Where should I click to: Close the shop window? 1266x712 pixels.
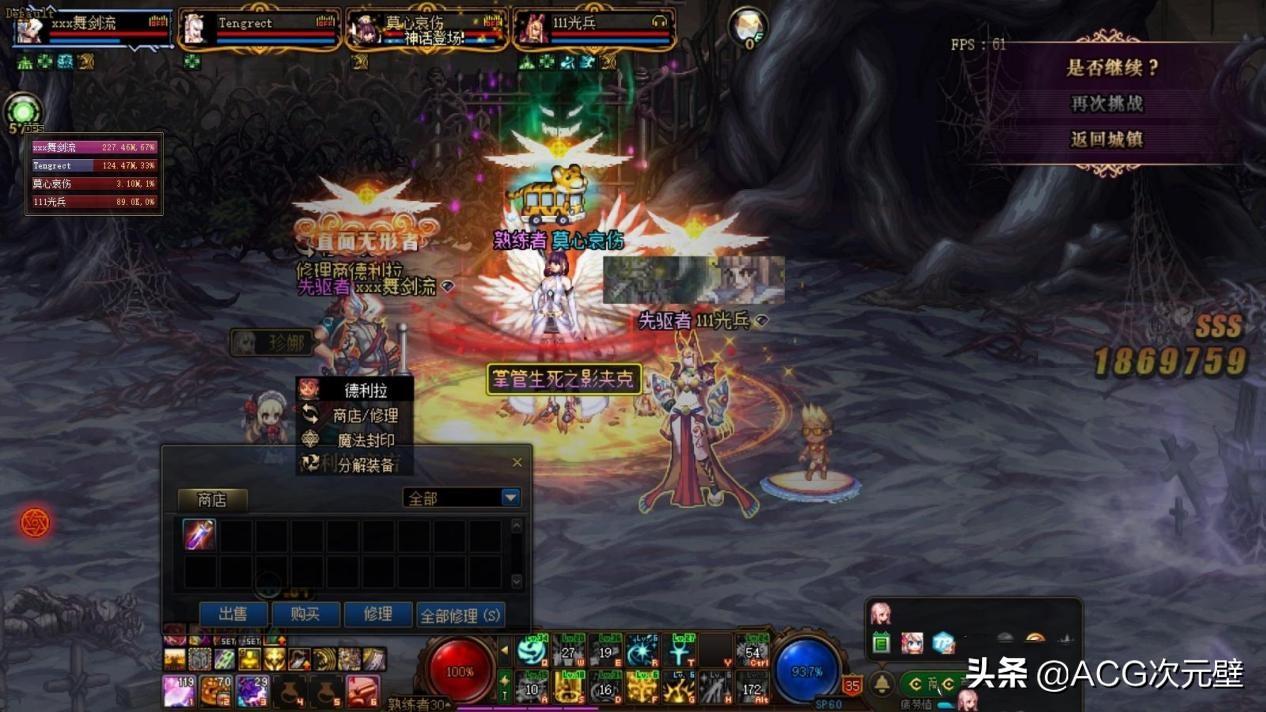[517, 462]
